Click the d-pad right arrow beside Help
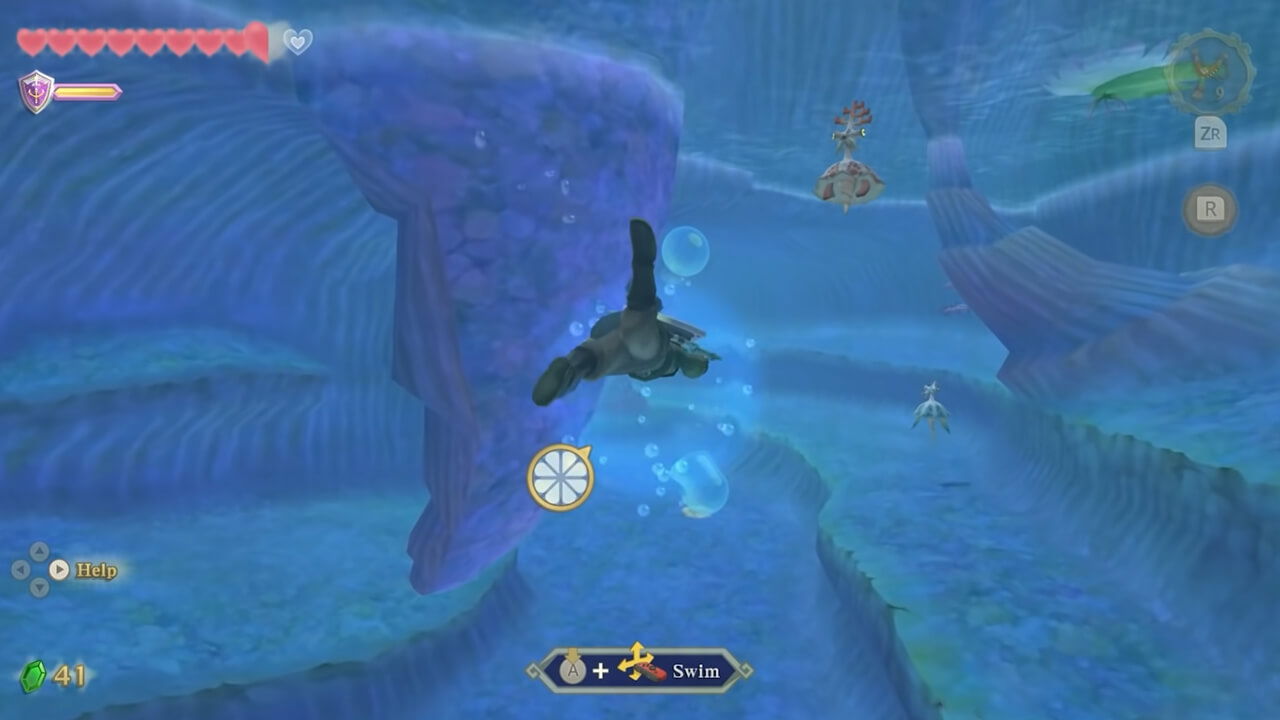The image size is (1280, 720). point(58,568)
